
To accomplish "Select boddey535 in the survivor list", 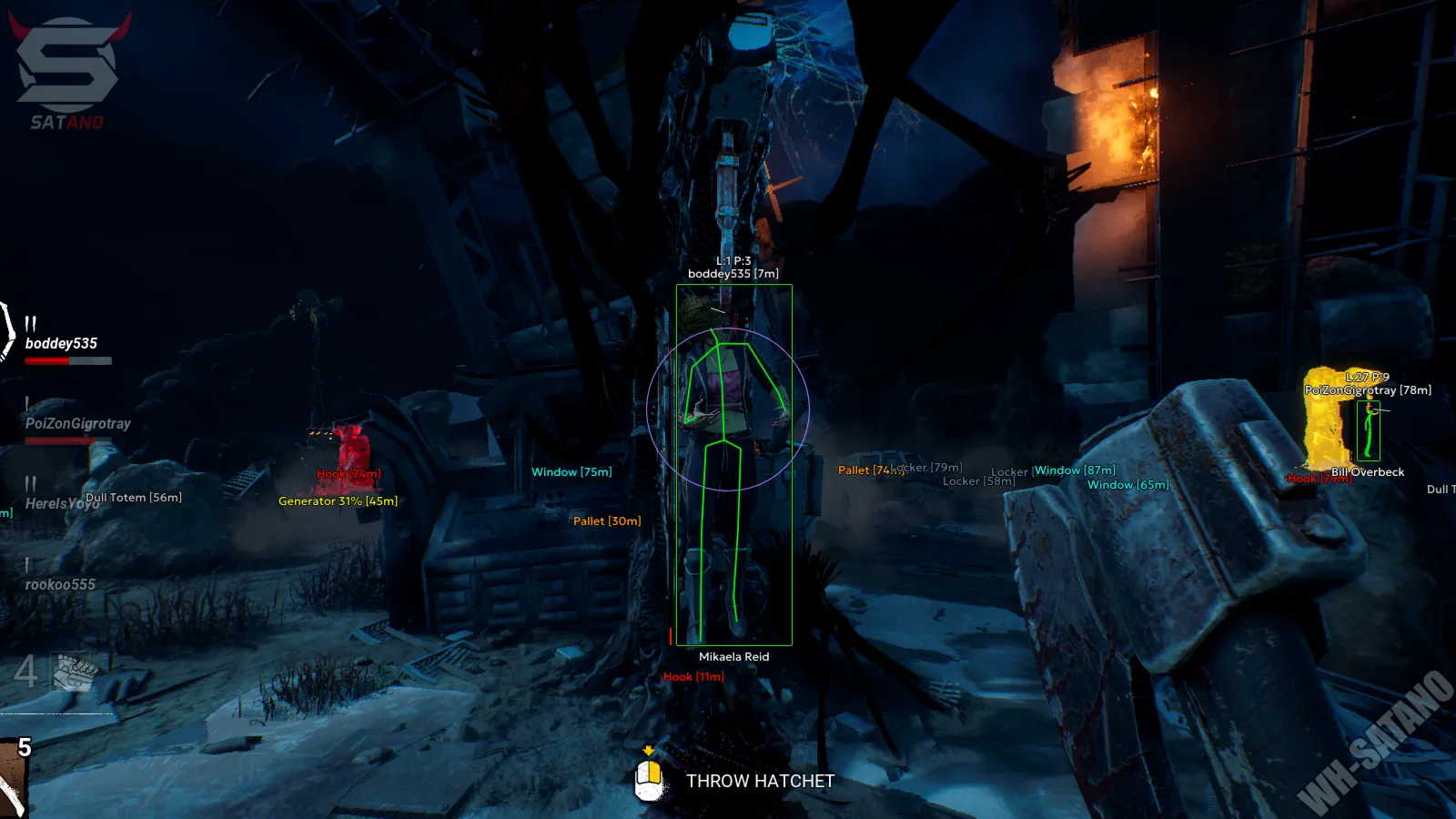I will (61, 343).
